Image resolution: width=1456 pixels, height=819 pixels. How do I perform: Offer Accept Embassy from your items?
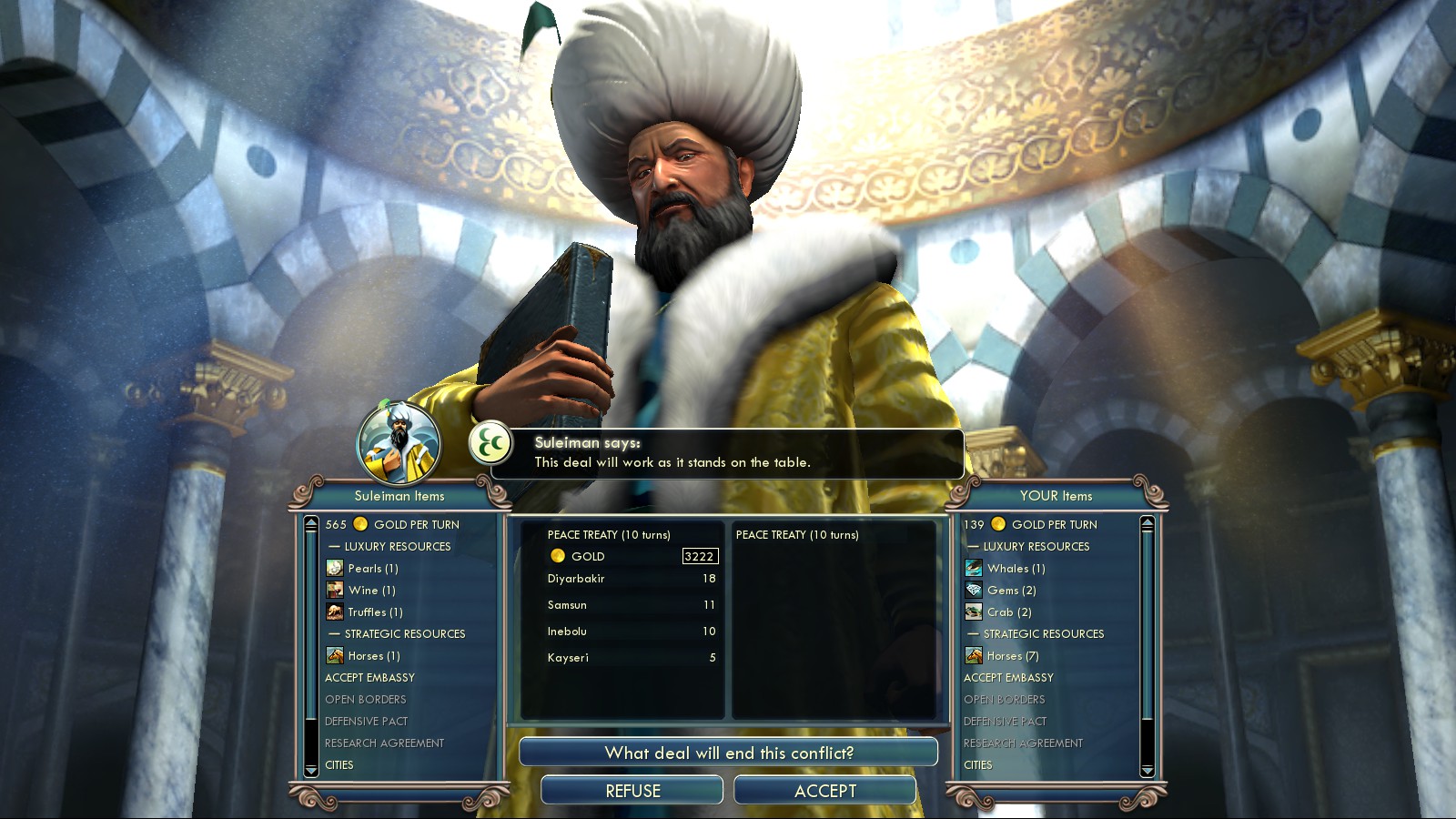point(1008,678)
